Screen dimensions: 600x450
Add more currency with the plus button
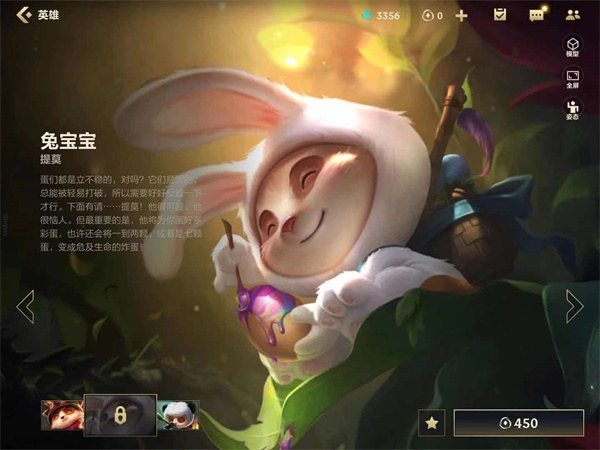pos(461,15)
